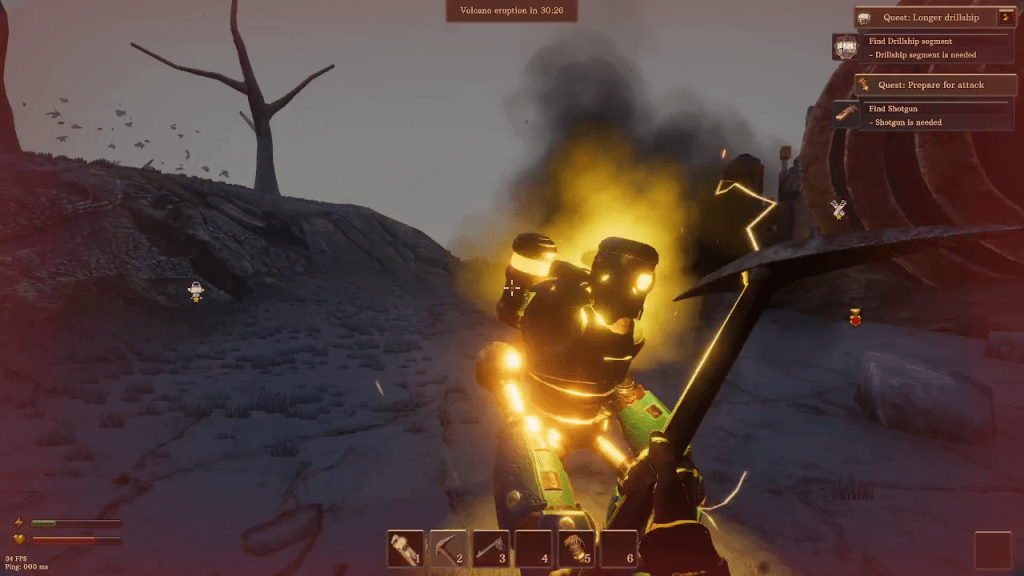Click the Drillship segment objective icon
Viewport: 1024px width, 576px height.
pos(846,47)
